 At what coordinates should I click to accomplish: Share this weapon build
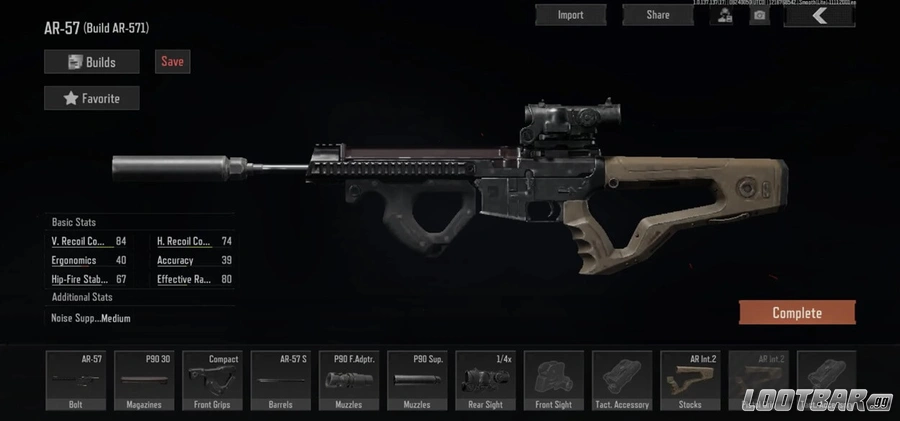coord(657,15)
